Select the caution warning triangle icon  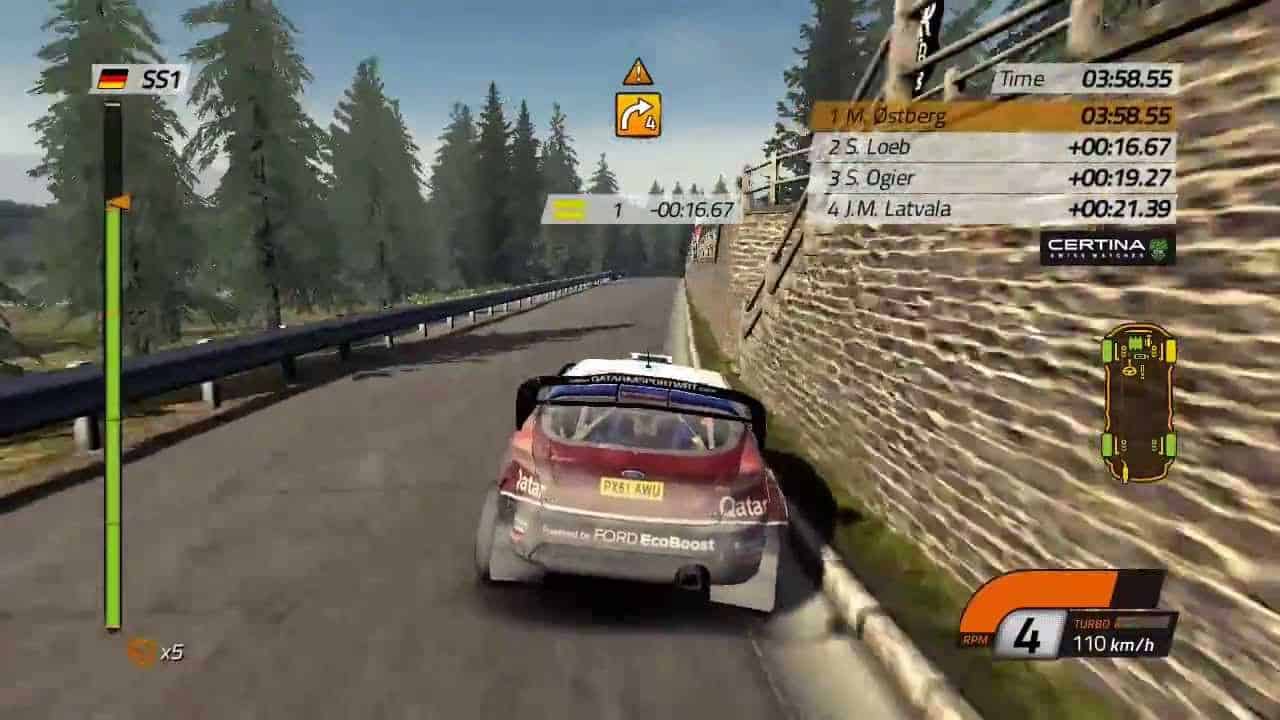pyautogui.click(x=638, y=70)
